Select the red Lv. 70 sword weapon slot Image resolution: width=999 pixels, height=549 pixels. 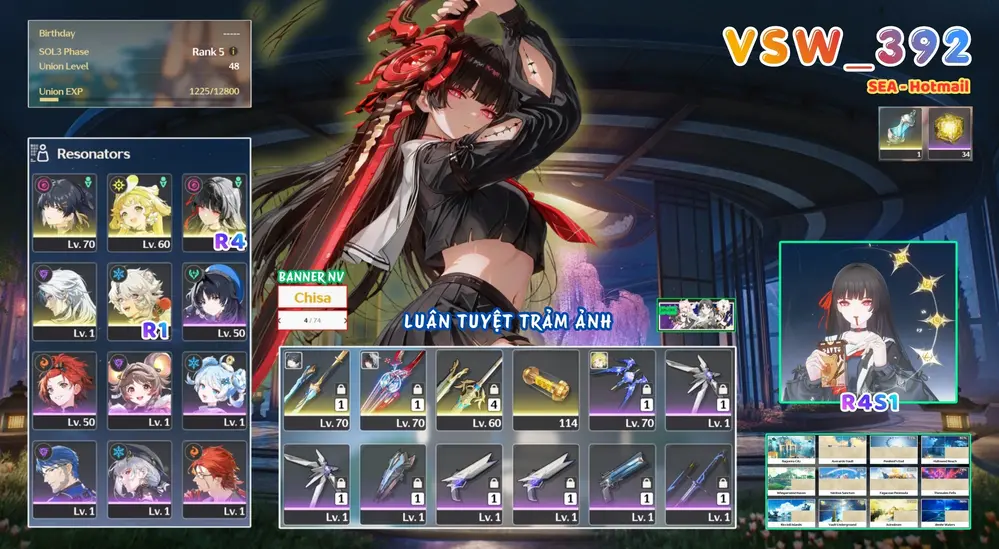(x=393, y=388)
